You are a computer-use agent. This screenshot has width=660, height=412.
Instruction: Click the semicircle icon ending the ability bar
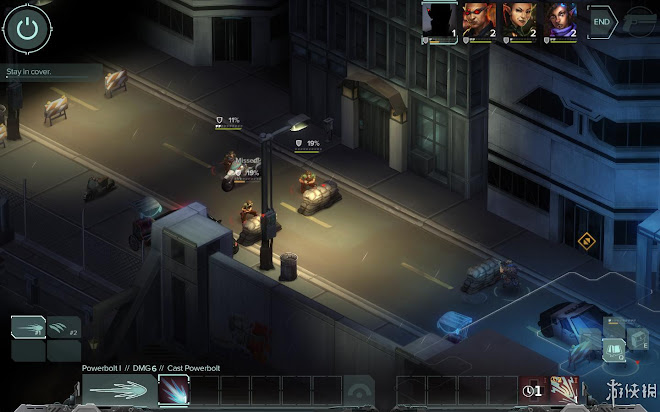tap(358, 391)
